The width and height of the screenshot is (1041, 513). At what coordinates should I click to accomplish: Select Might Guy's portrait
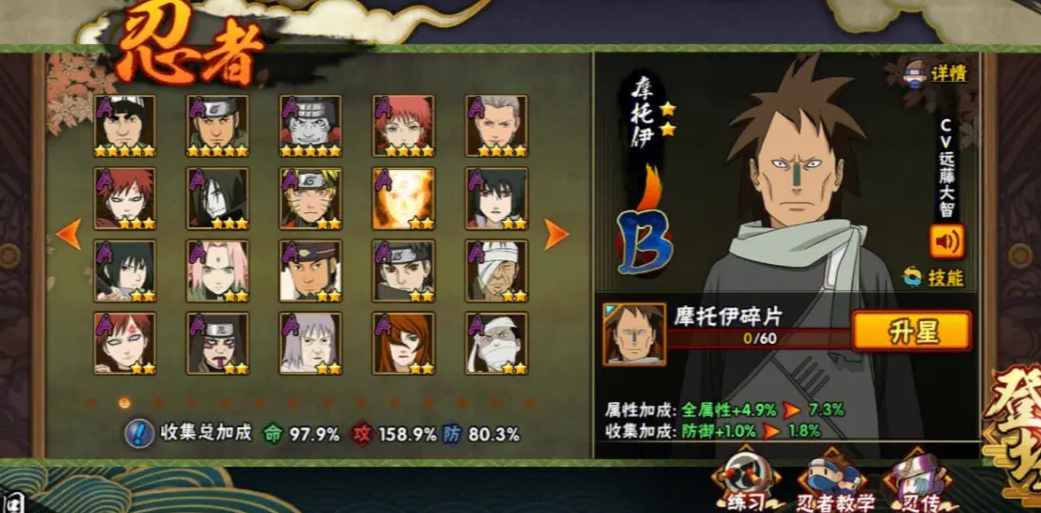tap(124, 126)
